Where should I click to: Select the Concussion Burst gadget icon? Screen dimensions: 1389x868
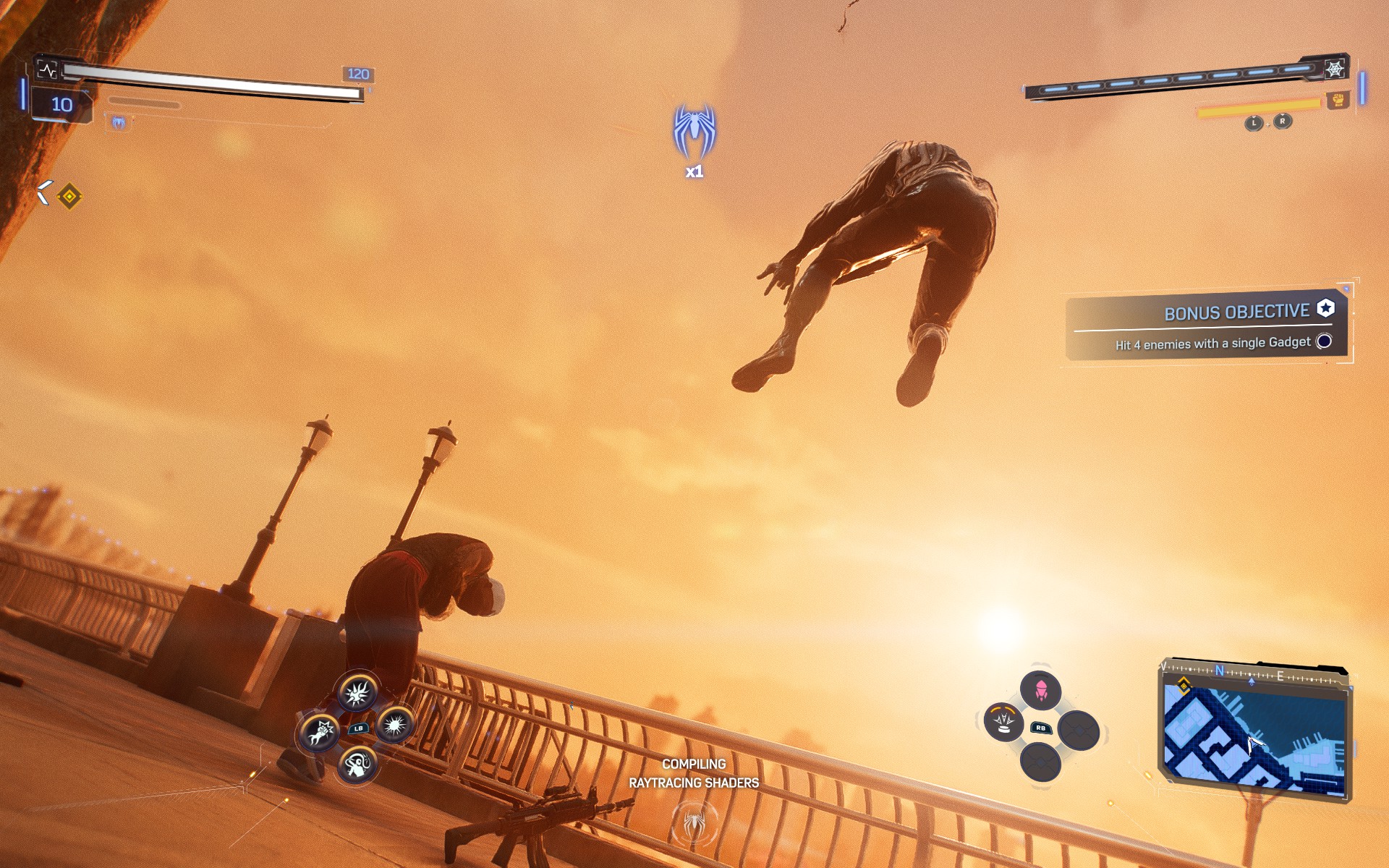(394, 726)
